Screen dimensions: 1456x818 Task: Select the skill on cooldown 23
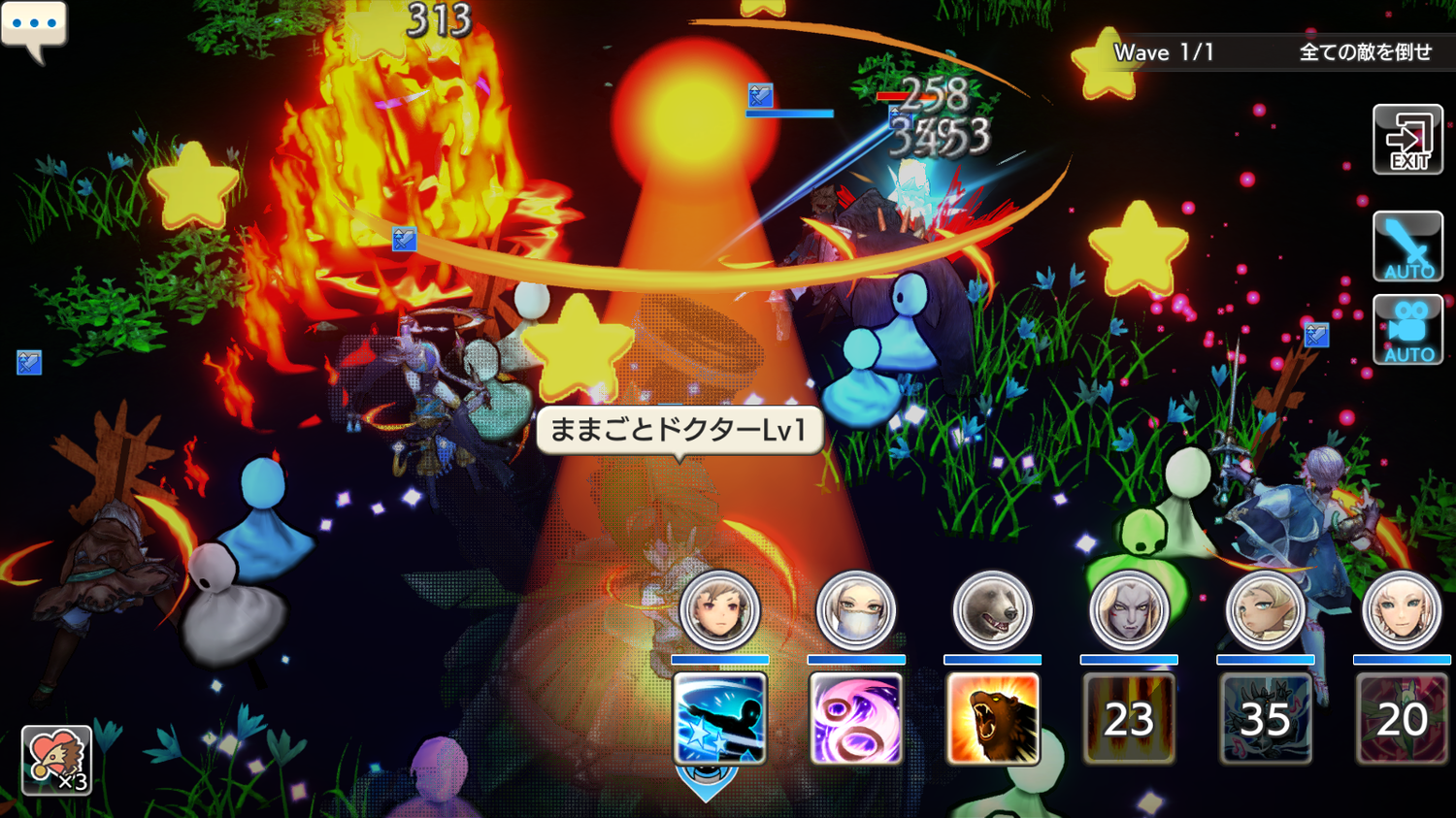pyautogui.click(x=1129, y=719)
